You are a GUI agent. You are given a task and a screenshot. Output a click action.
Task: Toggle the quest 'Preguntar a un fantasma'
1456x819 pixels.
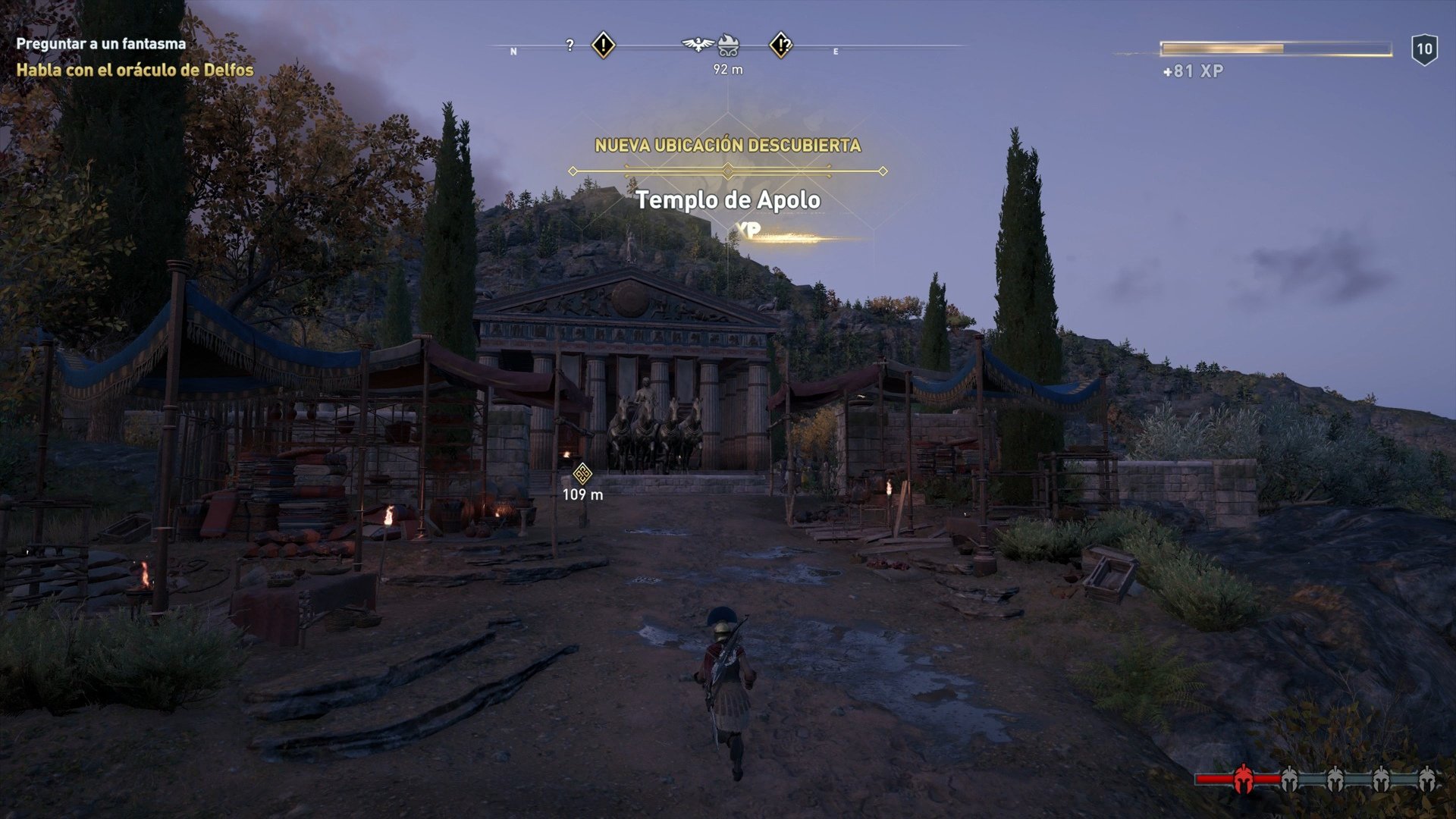(x=99, y=44)
